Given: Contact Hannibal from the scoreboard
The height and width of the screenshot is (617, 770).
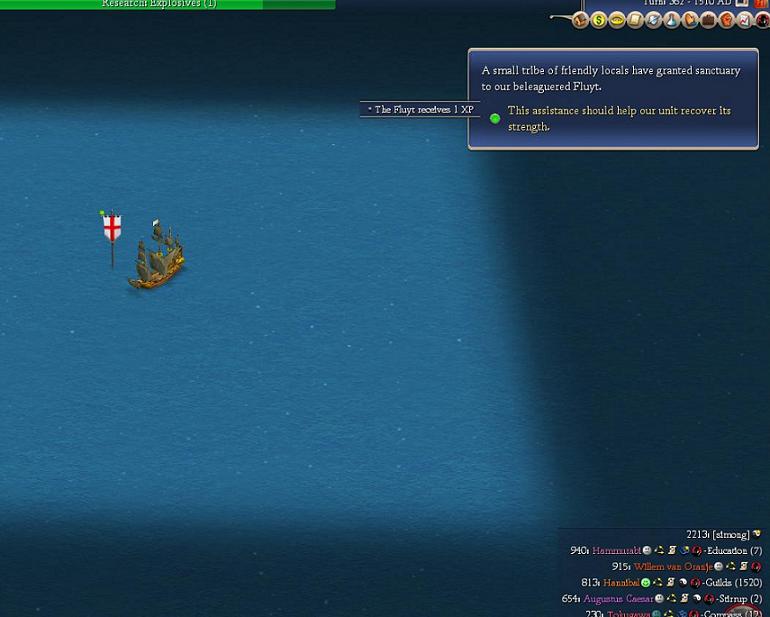Looking at the screenshot, I should (x=620, y=583).
